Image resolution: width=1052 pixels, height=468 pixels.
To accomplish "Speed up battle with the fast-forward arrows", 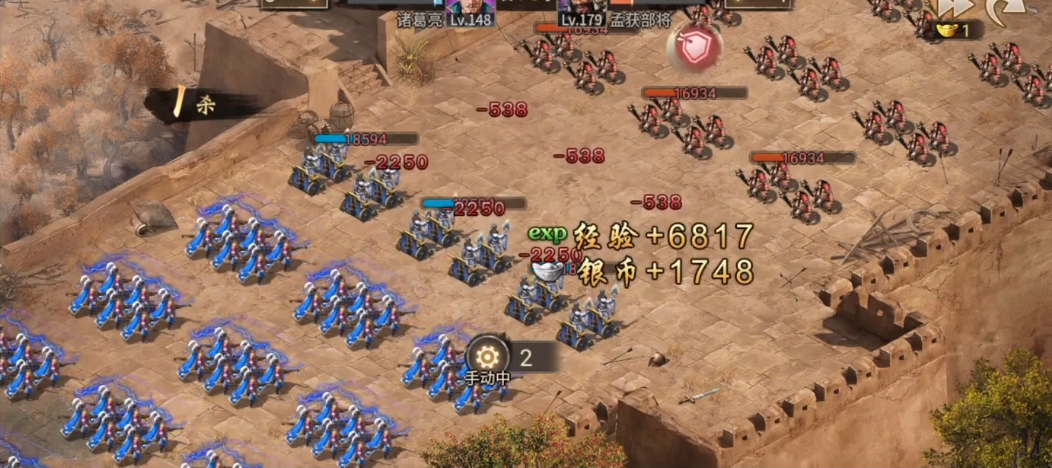I will [954, 8].
